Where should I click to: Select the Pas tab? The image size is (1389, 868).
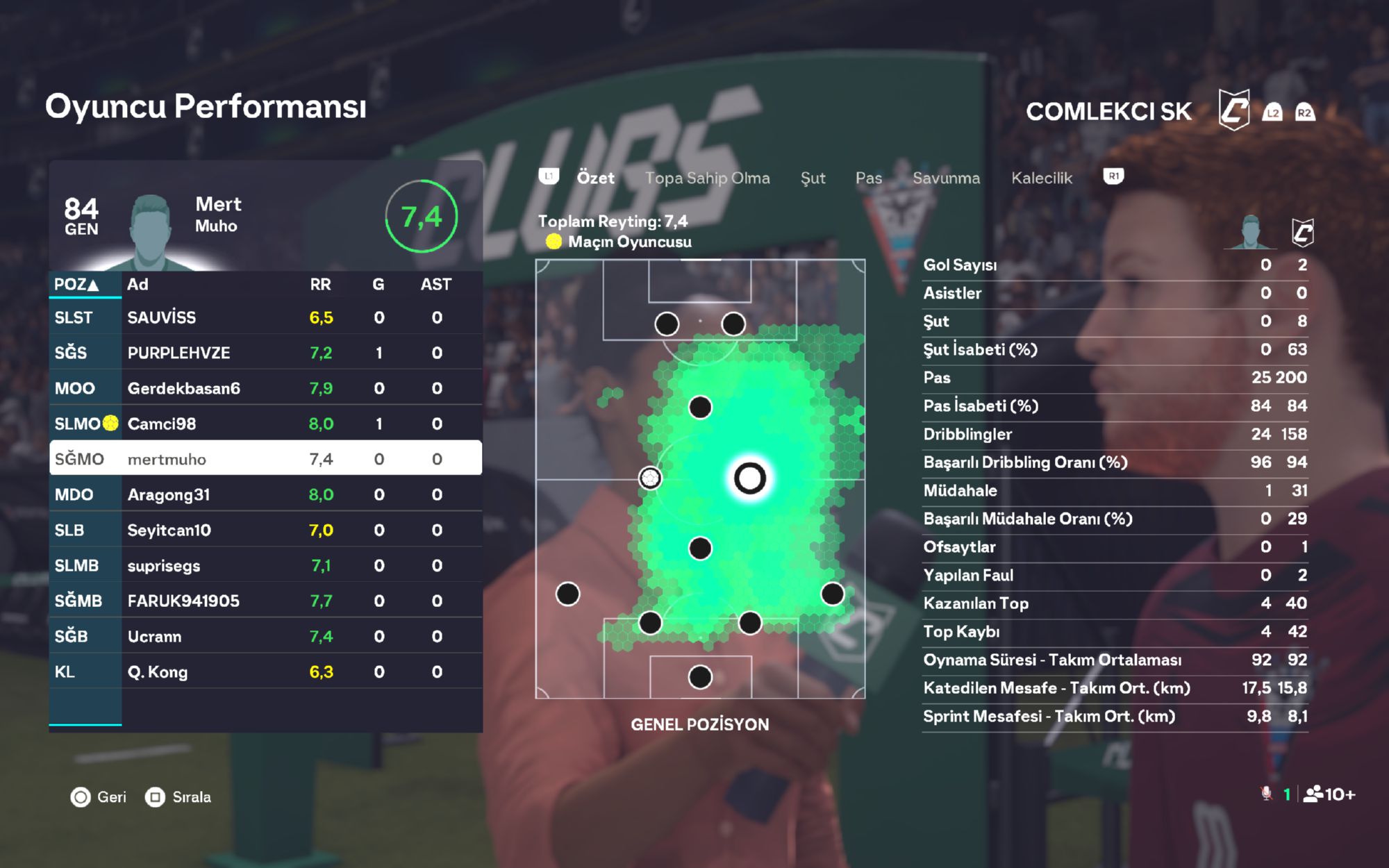(868, 178)
